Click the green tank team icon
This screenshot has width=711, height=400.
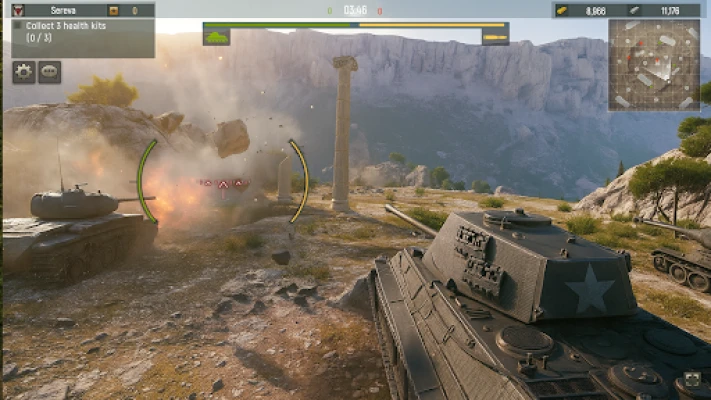pyautogui.click(x=216, y=37)
